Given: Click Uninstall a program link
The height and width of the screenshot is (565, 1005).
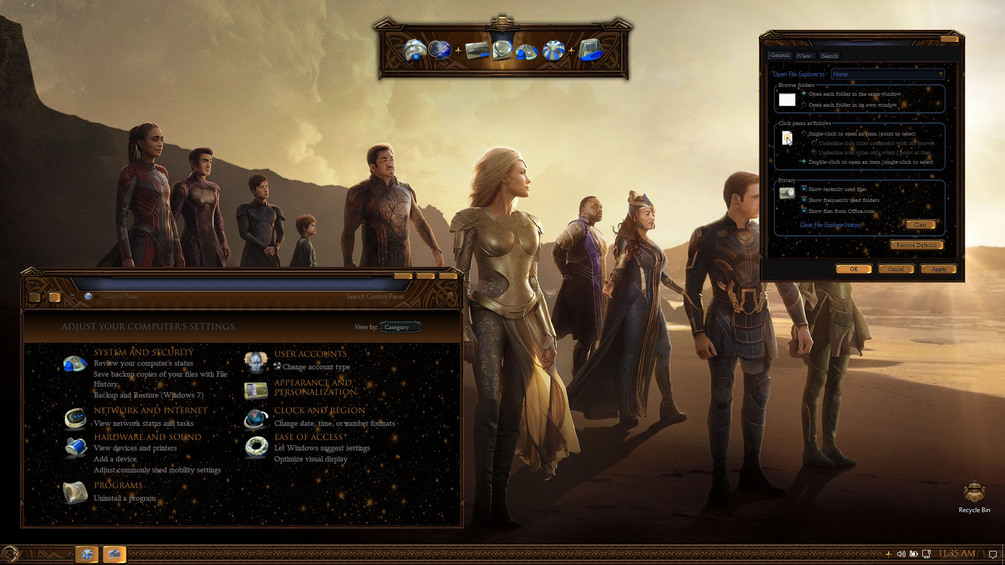Looking at the screenshot, I should coord(124,498).
